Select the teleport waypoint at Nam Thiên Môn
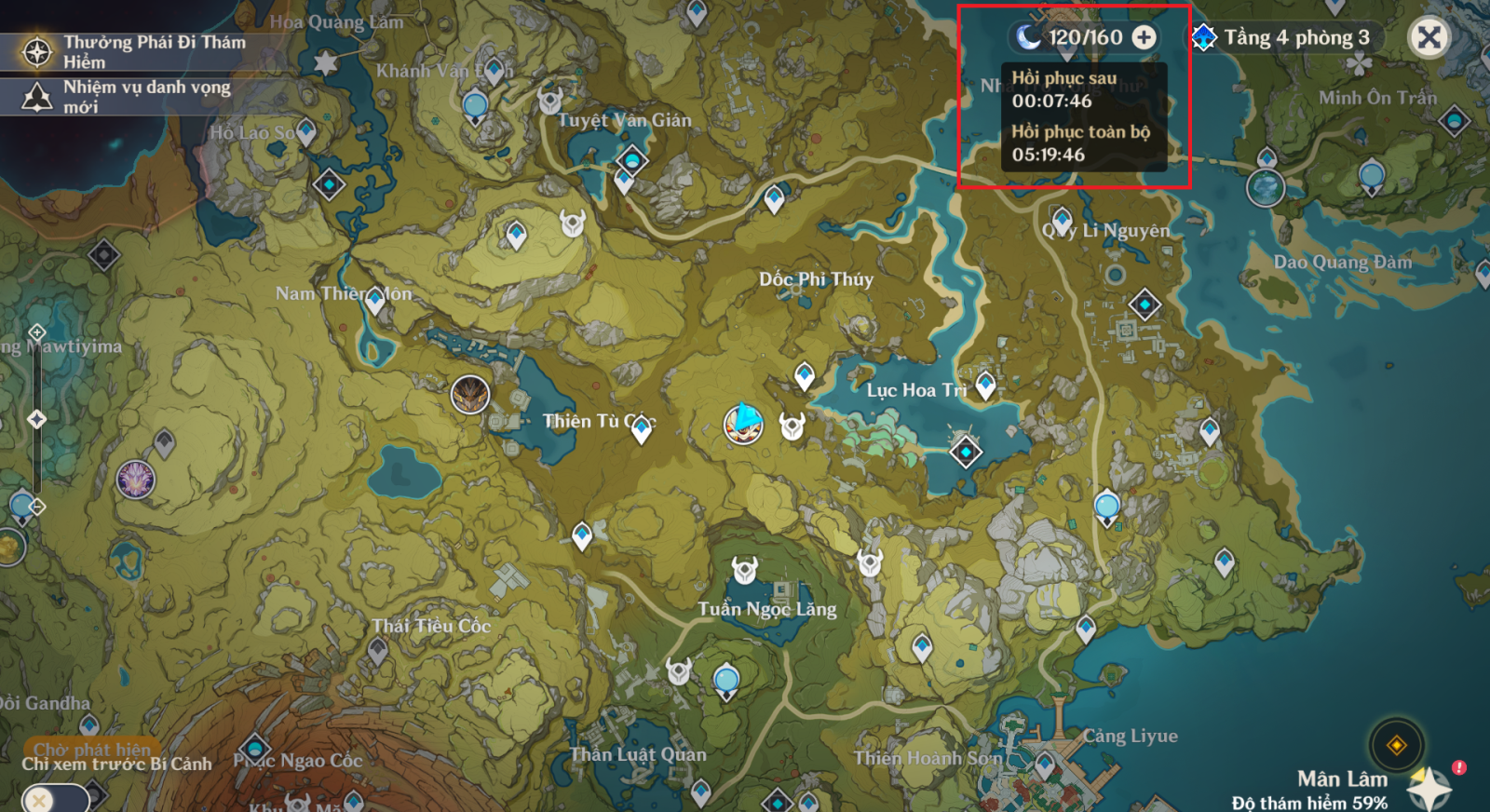 (x=375, y=300)
